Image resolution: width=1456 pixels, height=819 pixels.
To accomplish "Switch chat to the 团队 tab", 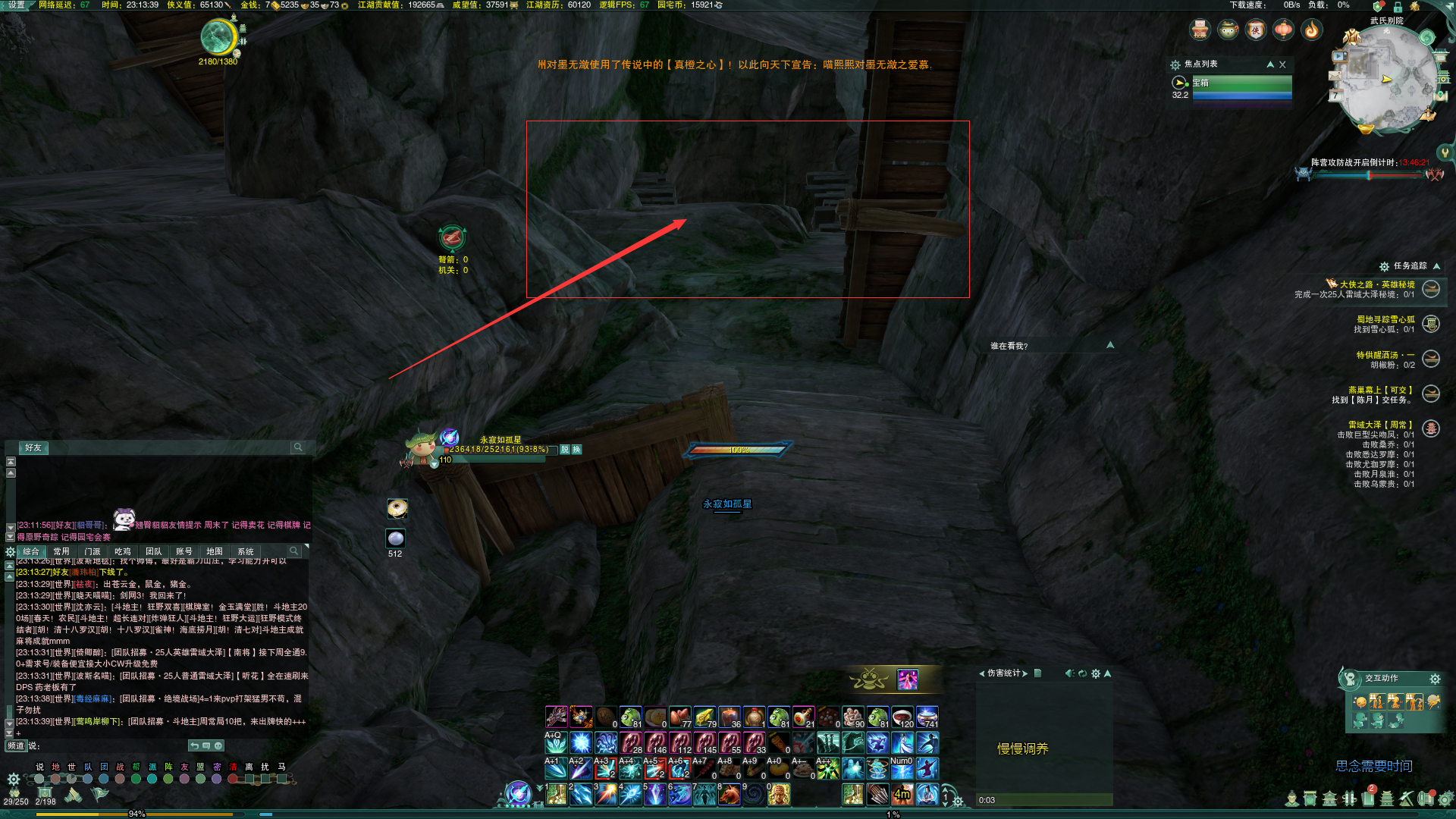I will 153,551.
